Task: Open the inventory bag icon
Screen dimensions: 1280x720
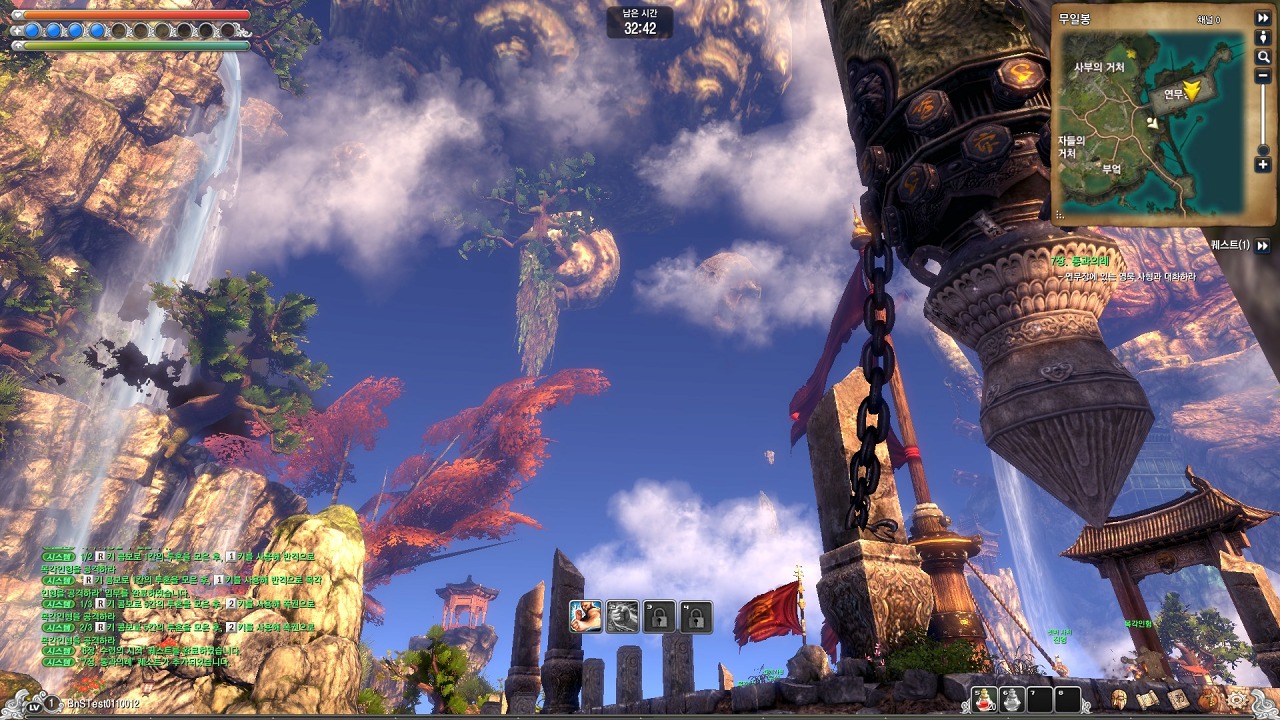Action: [1209, 698]
